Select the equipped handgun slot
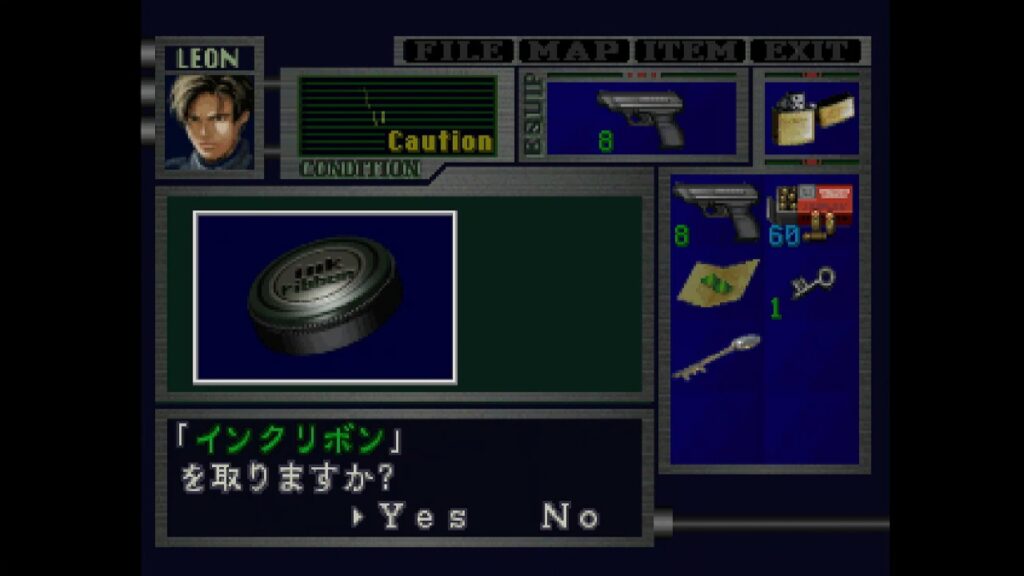Image resolution: width=1024 pixels, height=576 pixels. click(640, 117)
